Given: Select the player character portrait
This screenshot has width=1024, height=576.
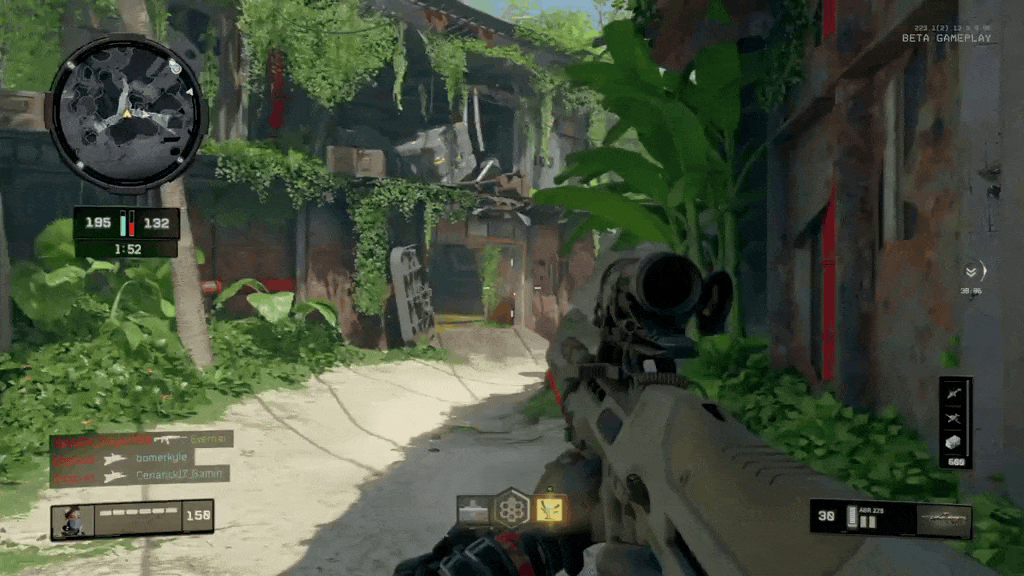Looking at the screenshot, I should pyautogui.click(x=74, y=520).
